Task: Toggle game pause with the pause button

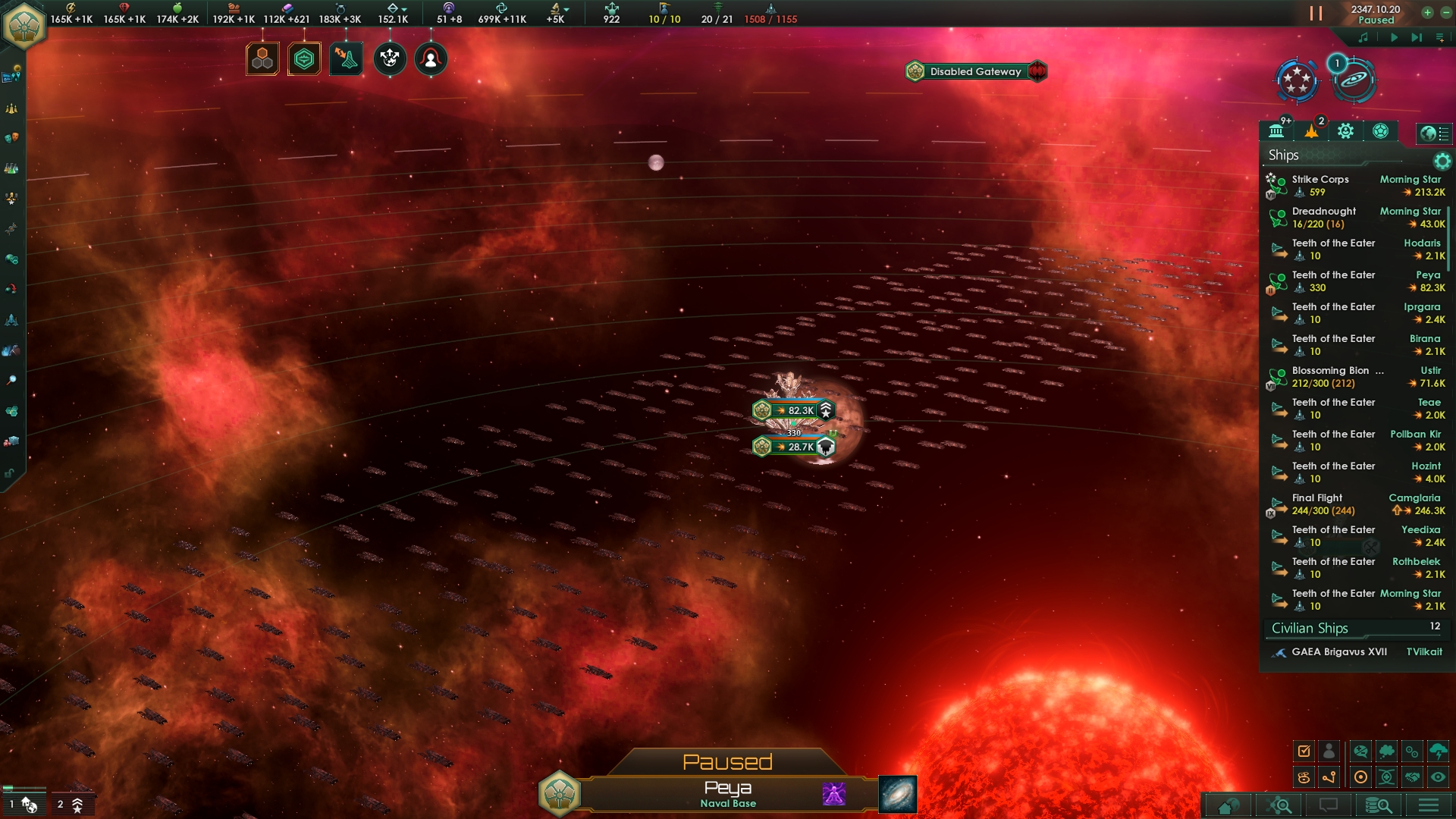Action: coord(1316,14)
